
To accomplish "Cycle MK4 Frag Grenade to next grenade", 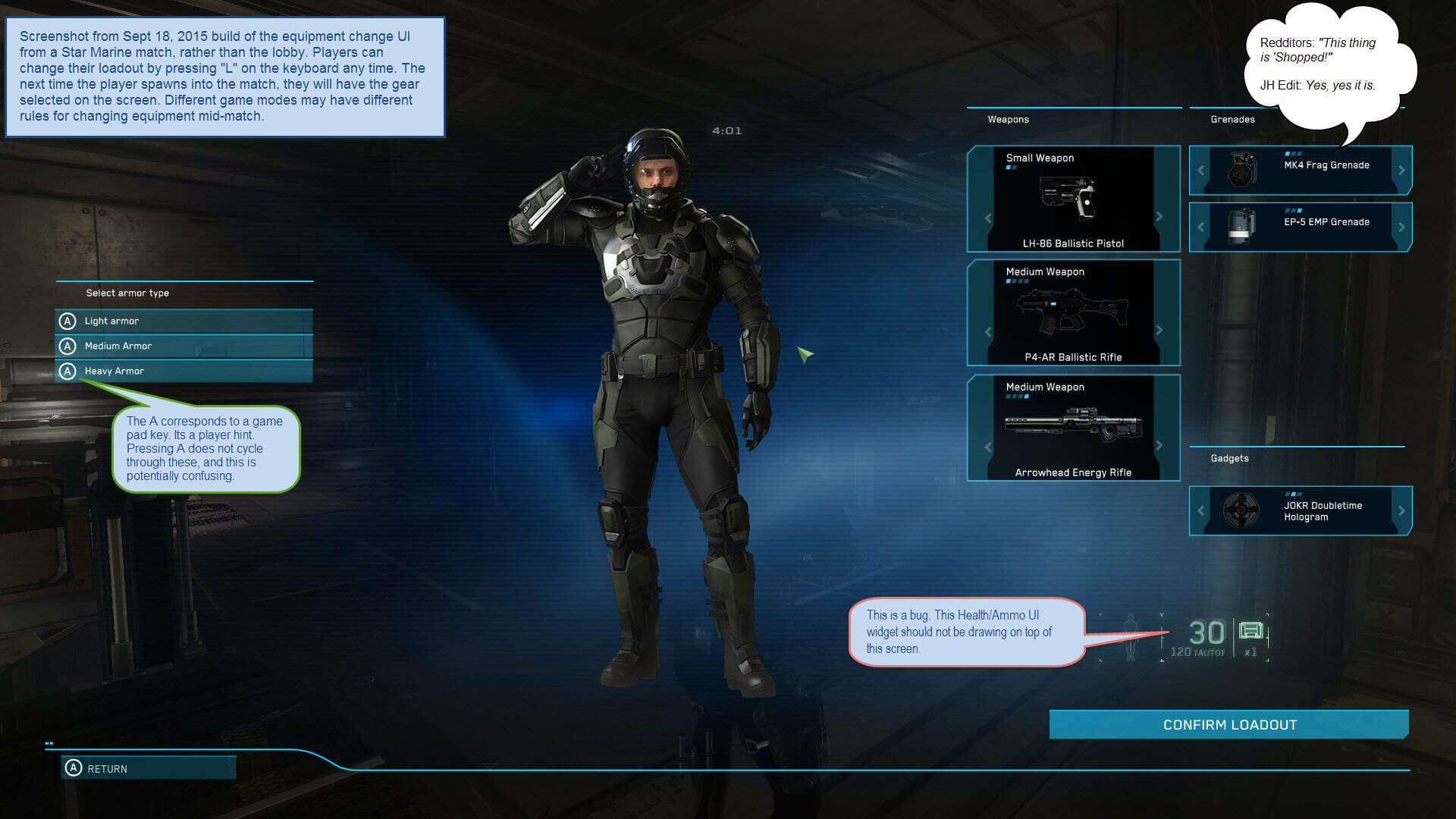I will tap(1401, 171).
